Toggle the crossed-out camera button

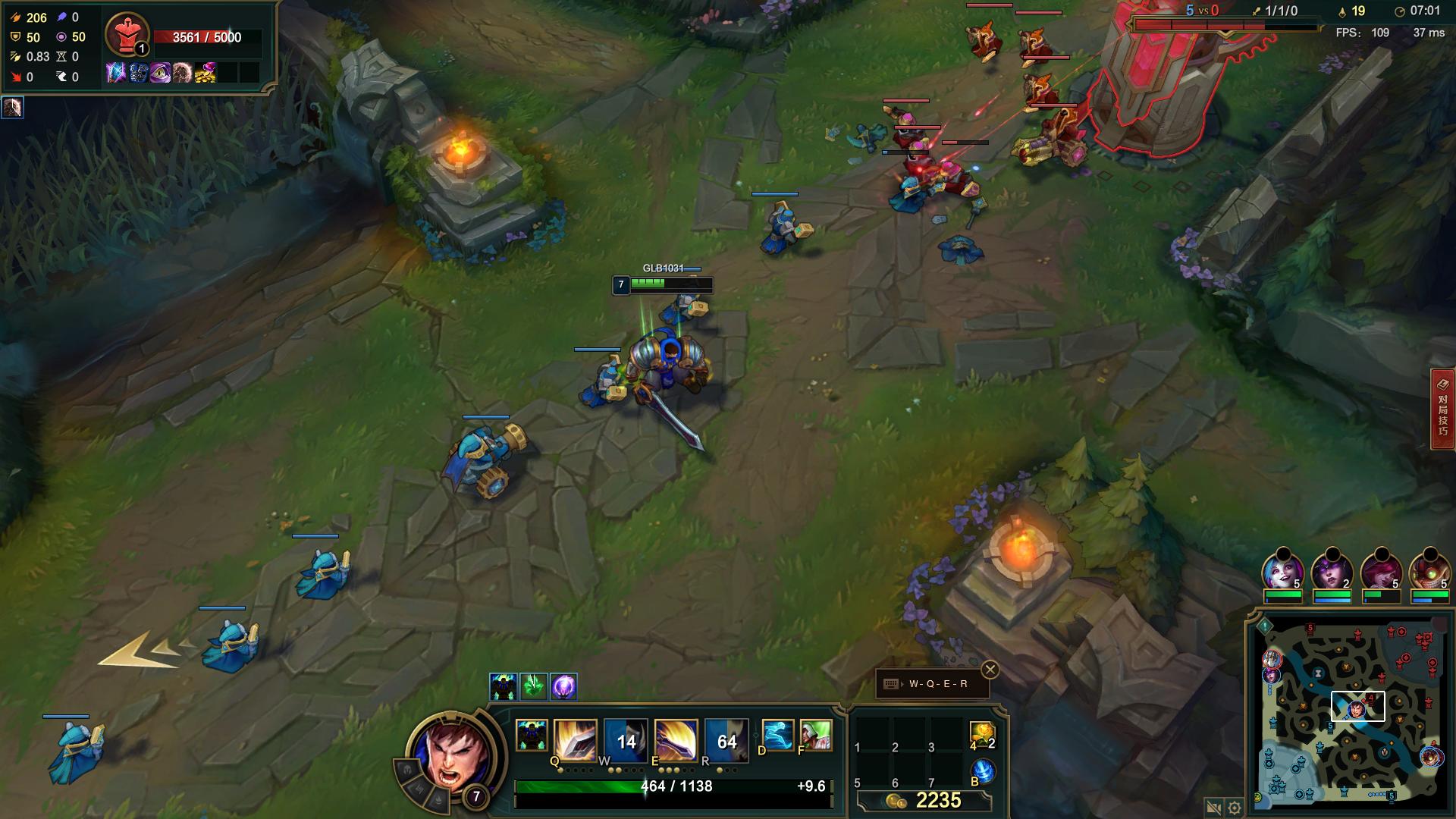click(x=1213, y=808)
